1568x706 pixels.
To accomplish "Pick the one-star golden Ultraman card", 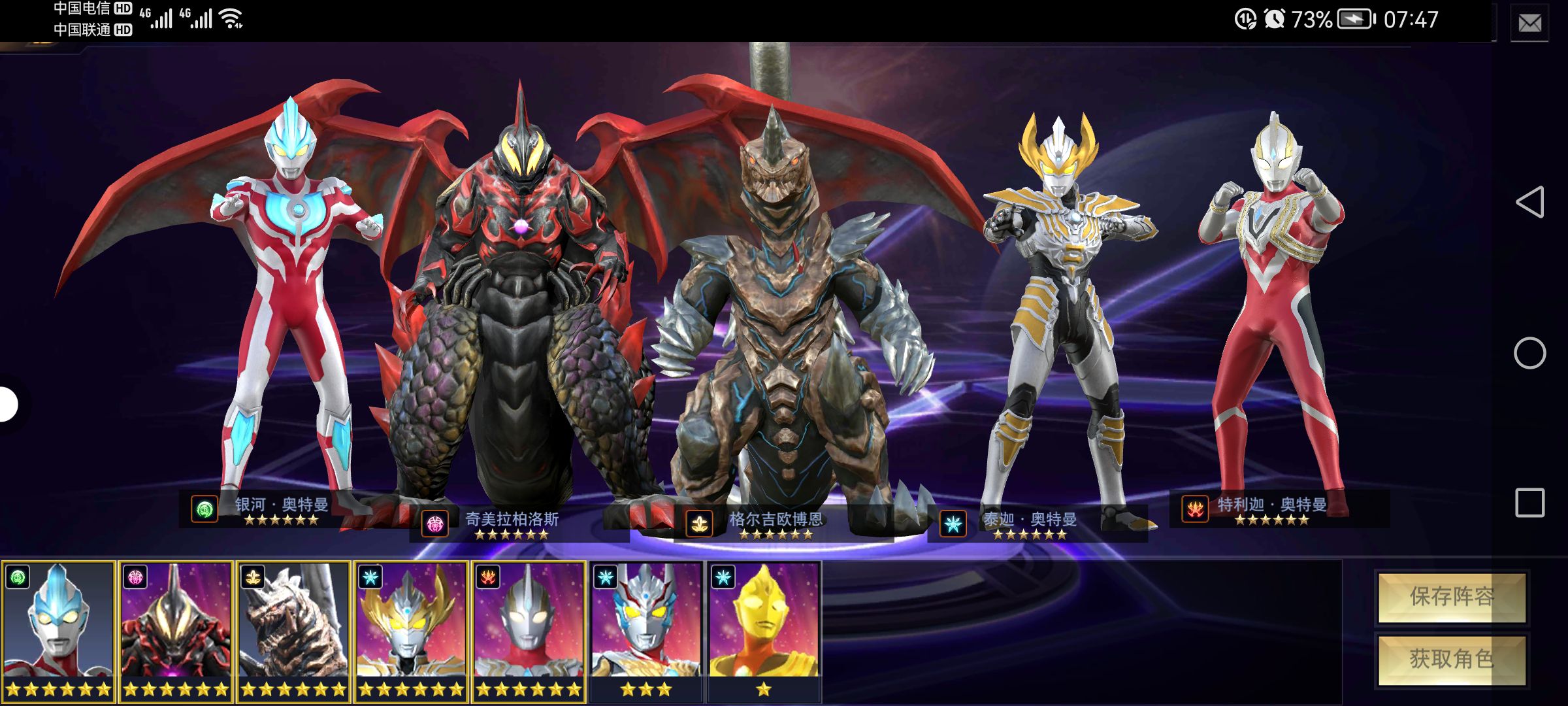I will [764, 630].
